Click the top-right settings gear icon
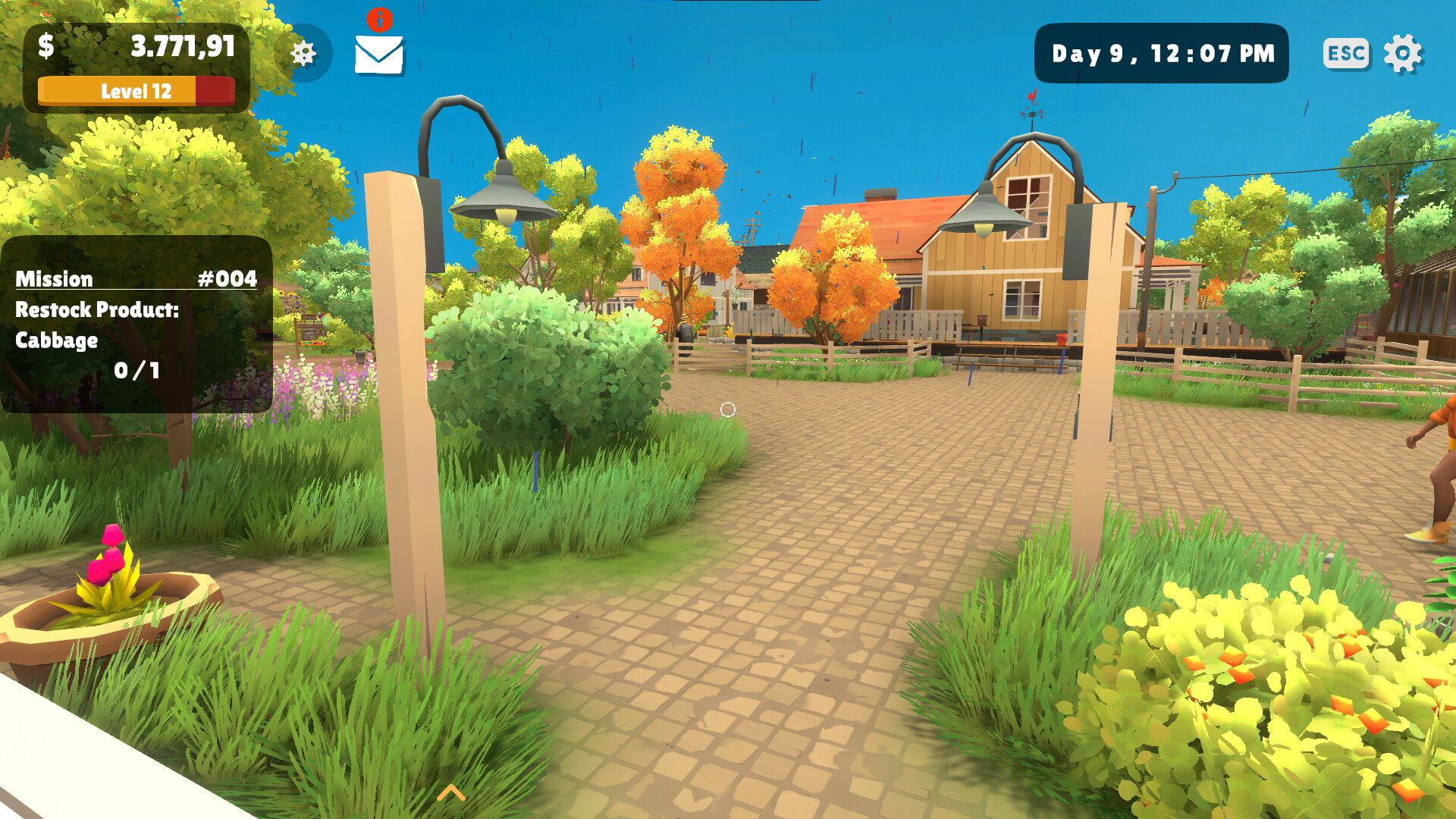Viewport: 1456px width, 819px height. click(1408, 52)
